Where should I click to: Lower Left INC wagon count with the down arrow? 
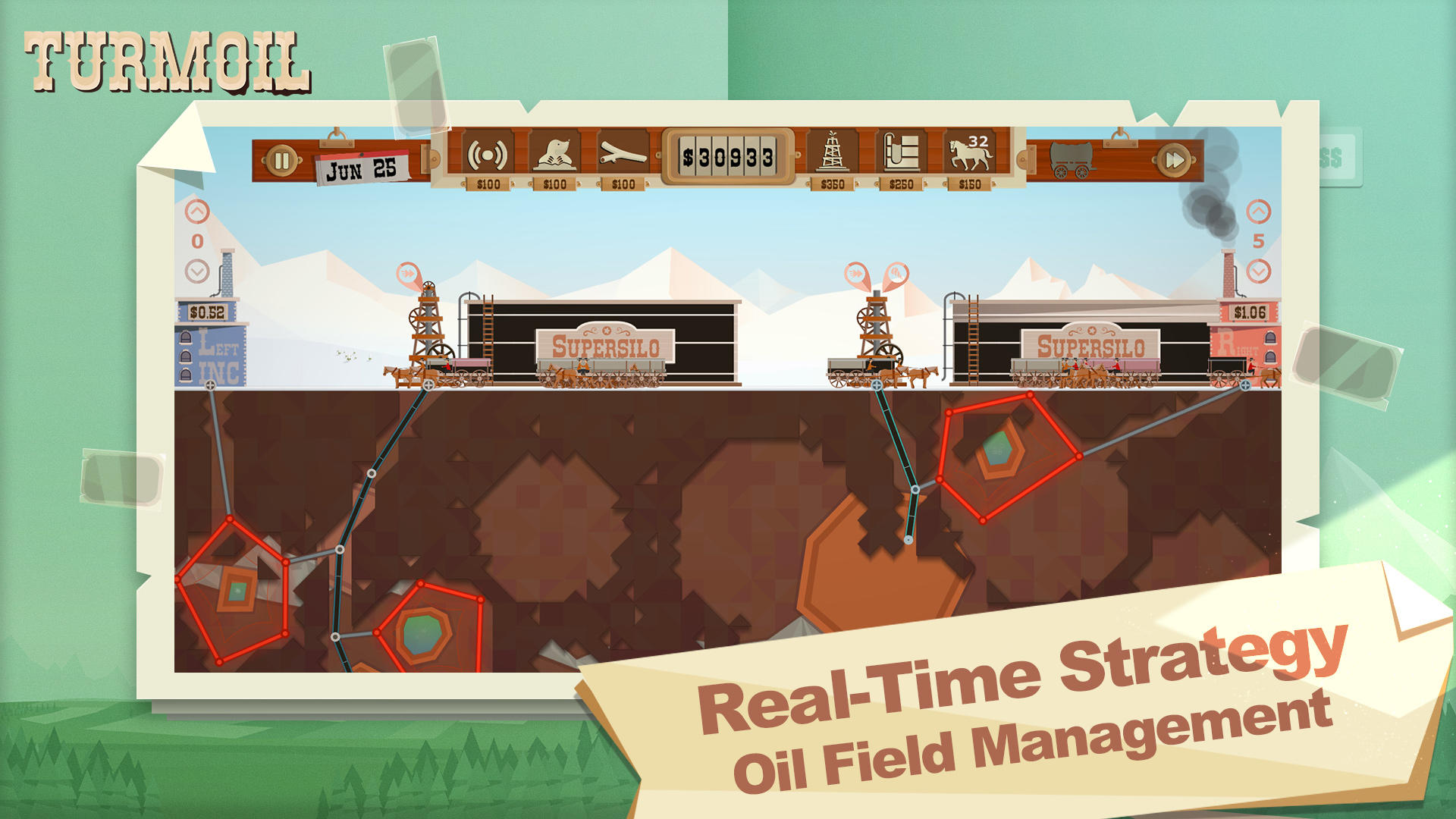tap(198, 269)
